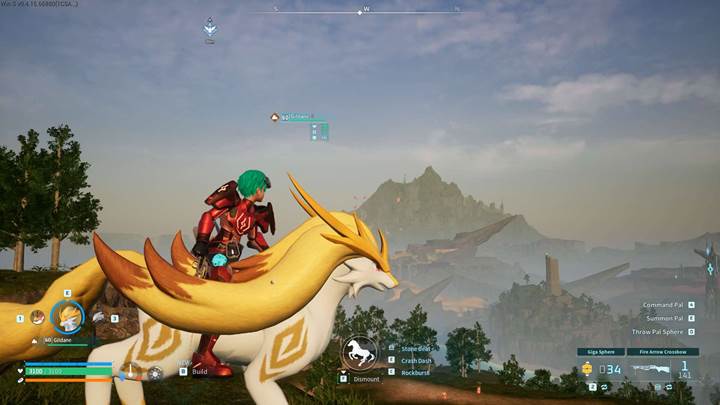Activate the Stone Beat skill
The image size is (720, 405).
(x=415, y=348)
